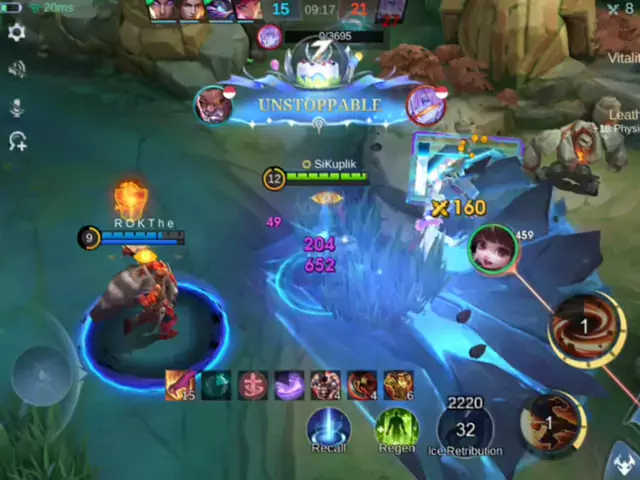The height and width of the screenshot is (480, 640).
Task: Activate the swirling vortex skill button
Action: pyautogui.click(x=585, y=326)
